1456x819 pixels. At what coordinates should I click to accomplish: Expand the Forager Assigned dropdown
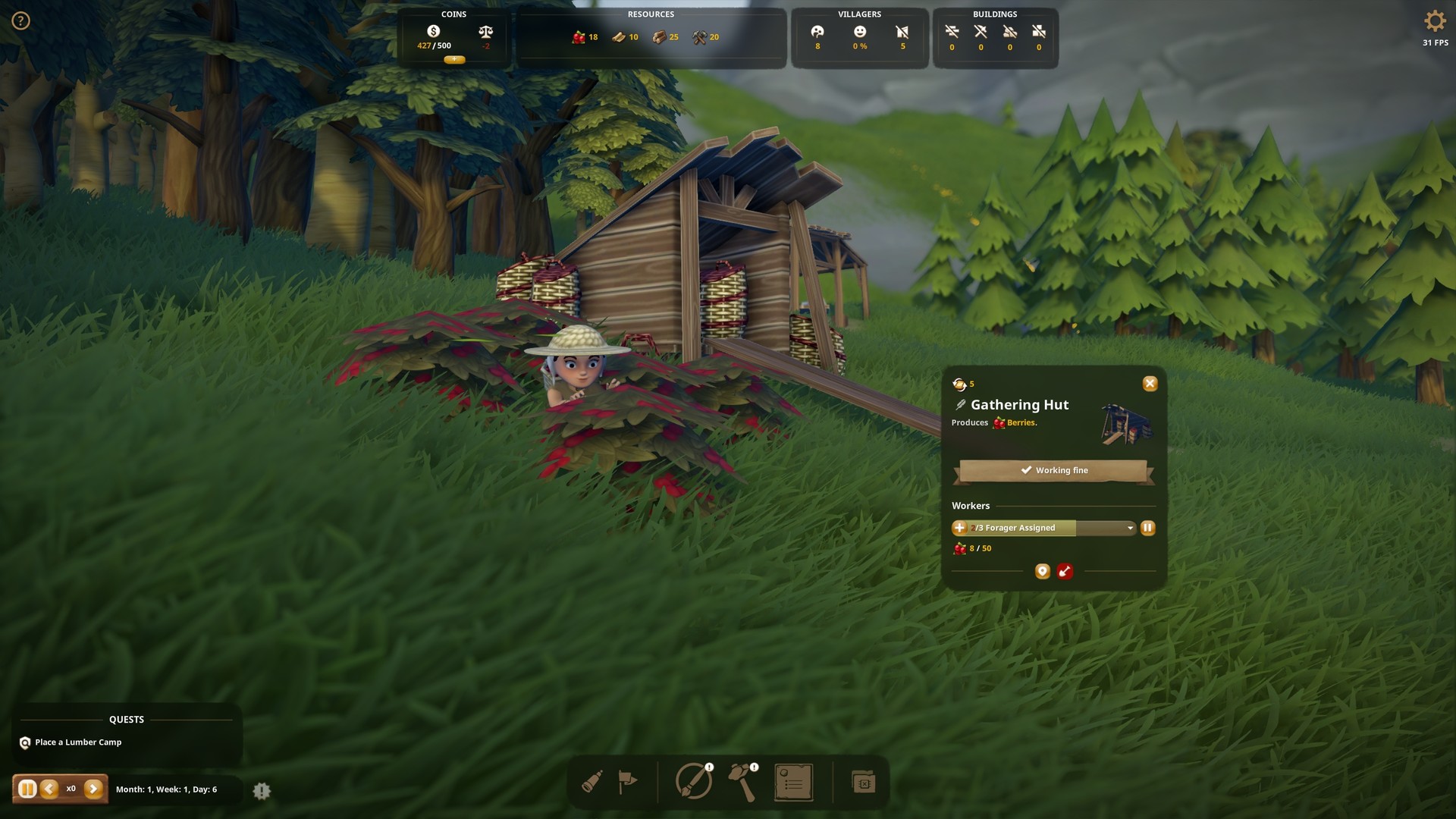1130,528
